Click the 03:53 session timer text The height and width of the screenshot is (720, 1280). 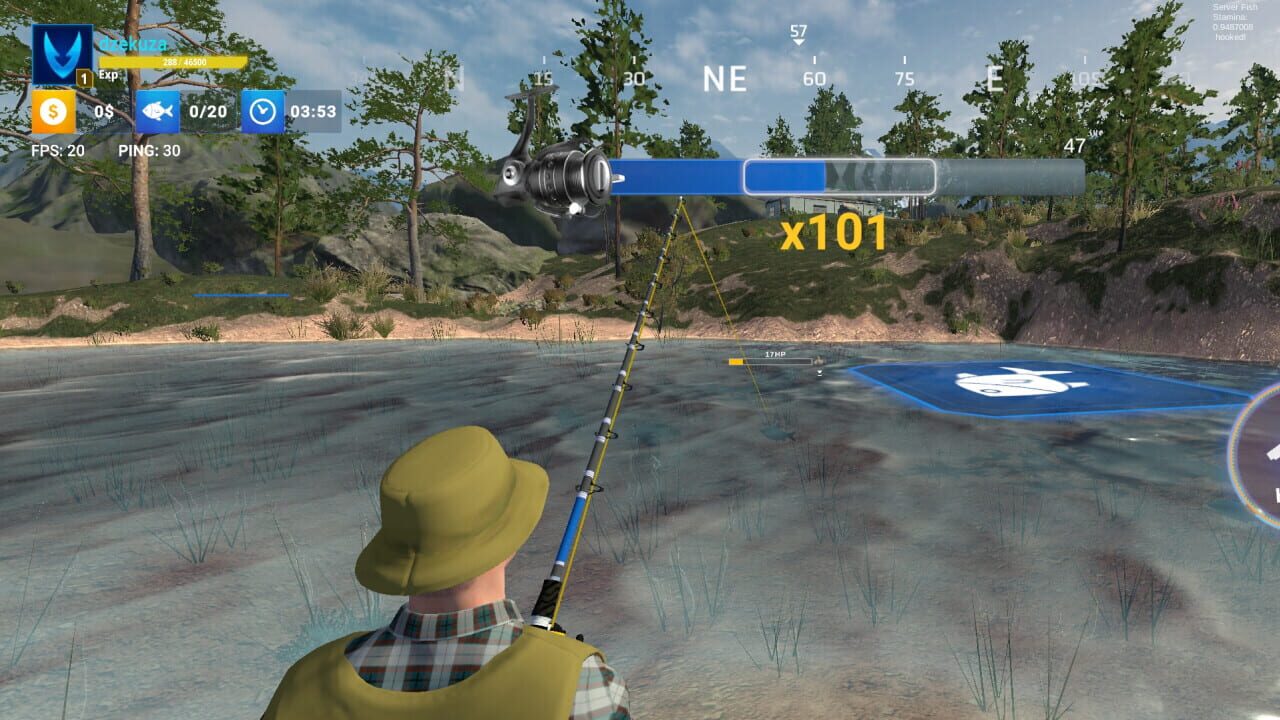coord(316,112)
